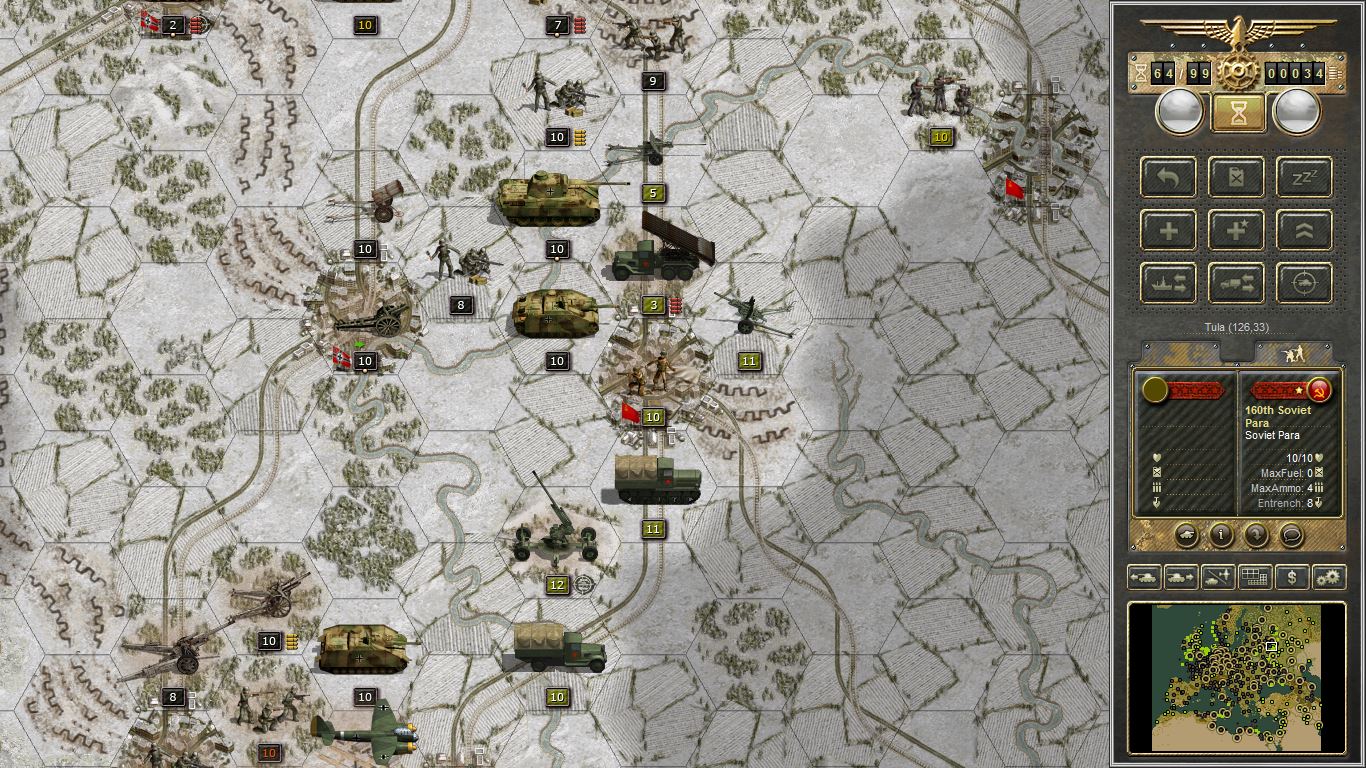The height and width of the screenshot is (768, 1366).
Task: Open the game options with gears icon
Action: point(1328,577)
